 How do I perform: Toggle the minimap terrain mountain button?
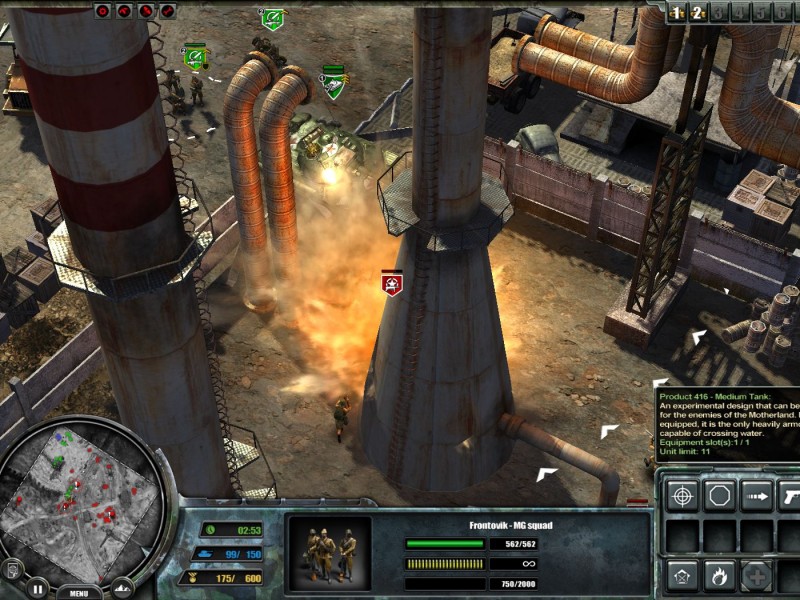[x=122, y=587]
